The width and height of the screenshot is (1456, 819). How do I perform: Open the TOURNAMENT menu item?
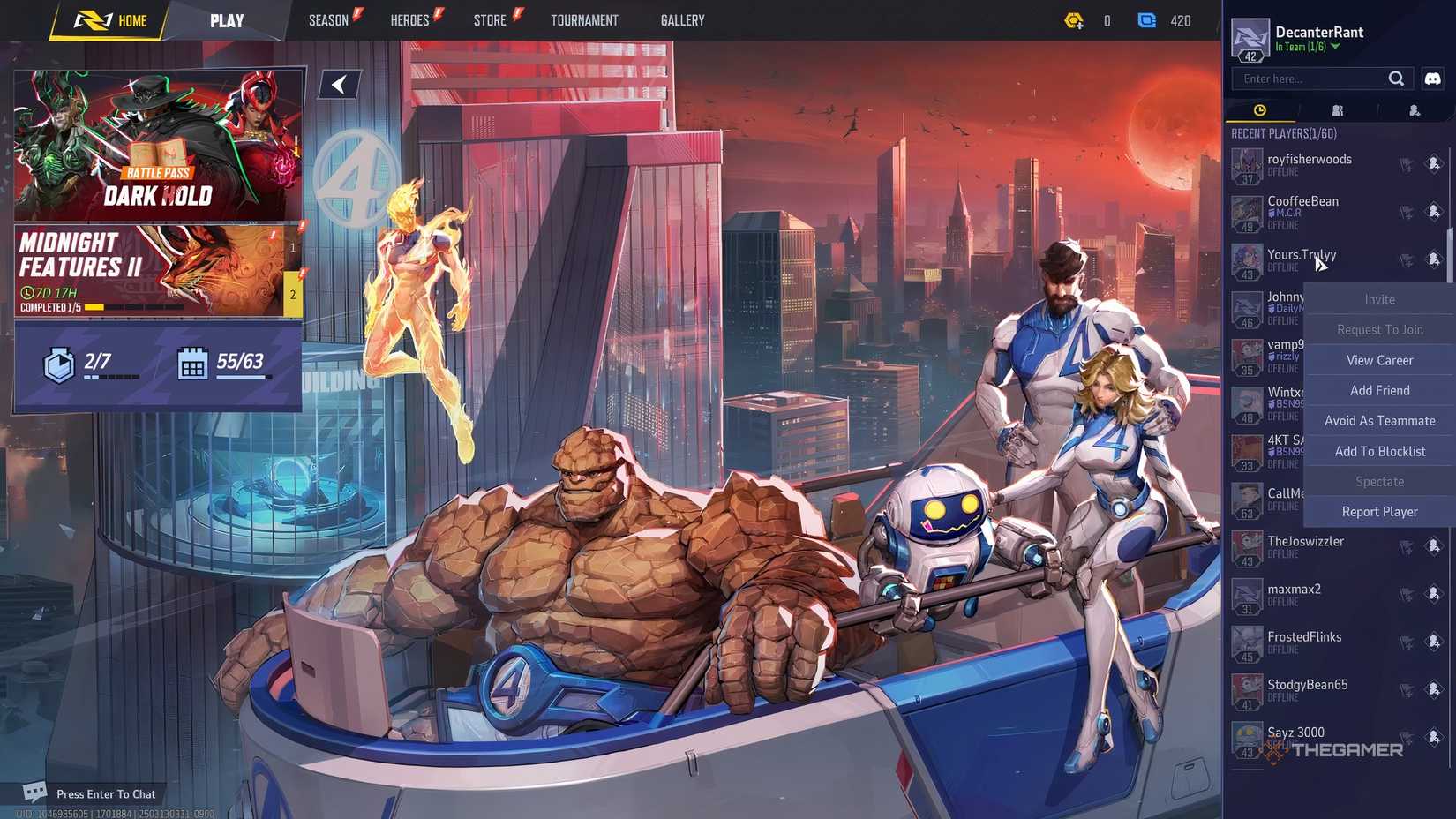[x=584, y=19]
